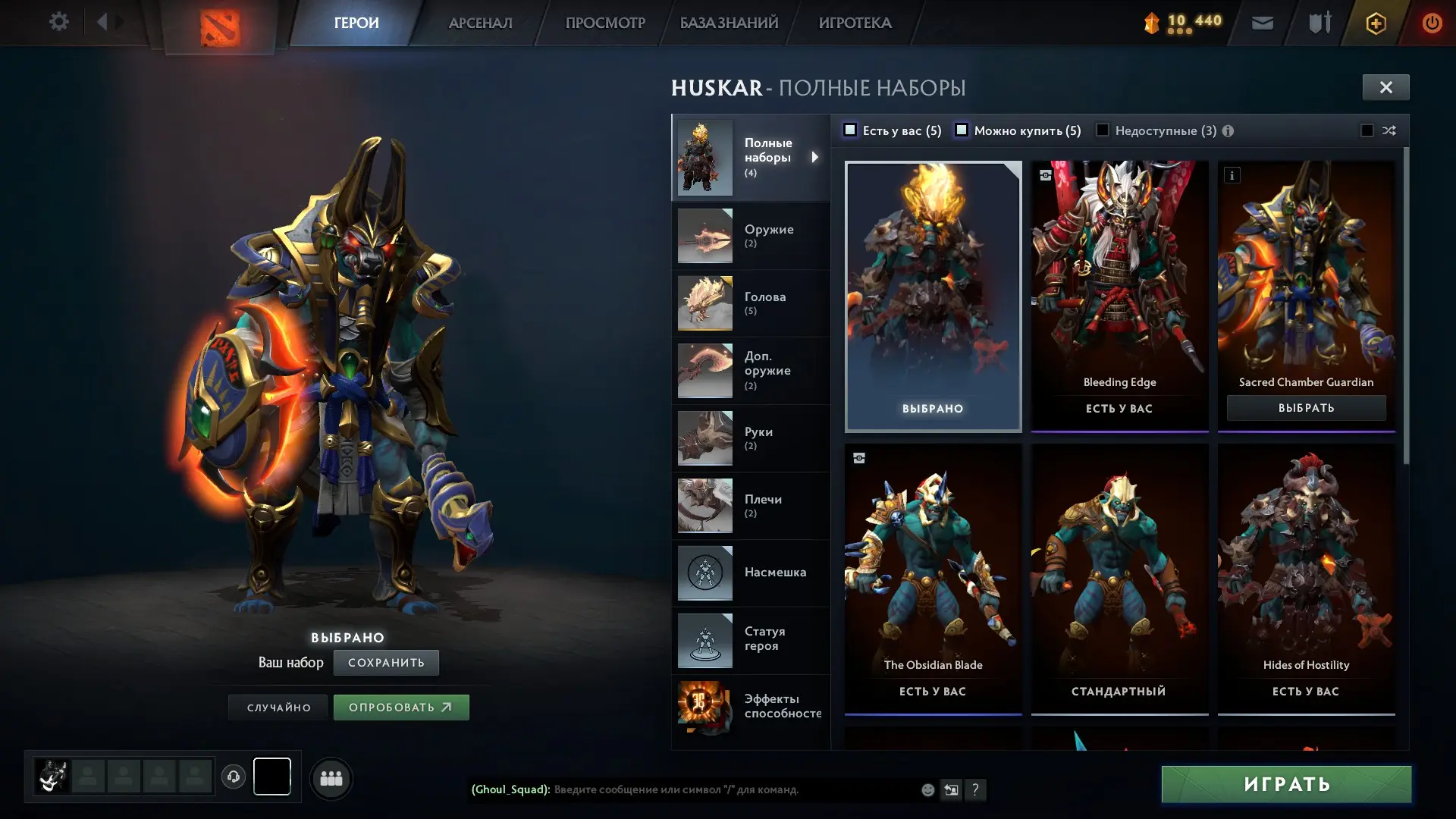Try the set with Опробовать
This screenshot has height=819, width=1456.
tap(401, 708)
